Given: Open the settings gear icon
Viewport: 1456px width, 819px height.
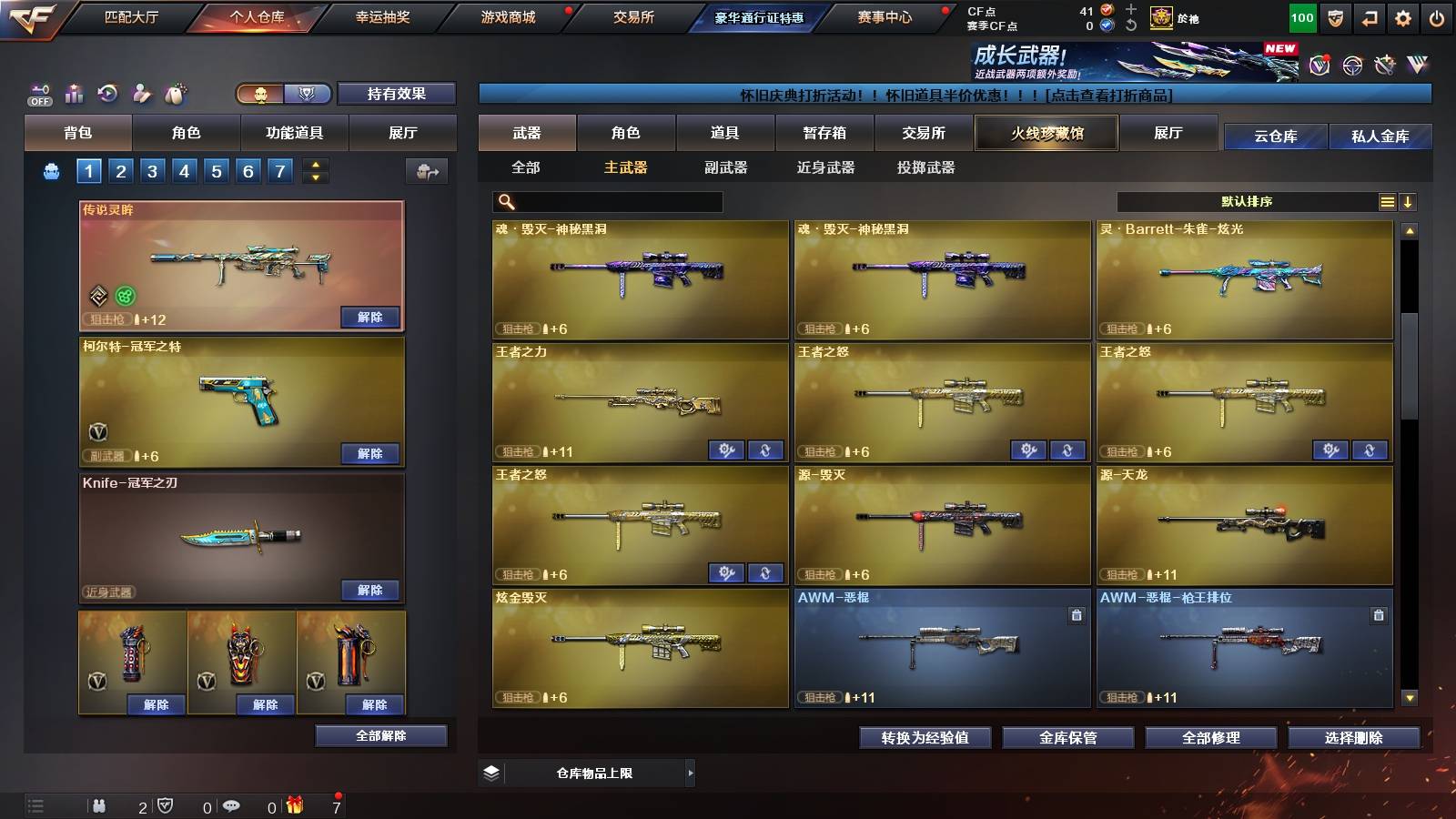Looking at the screenshot, I should (1403, 16).
